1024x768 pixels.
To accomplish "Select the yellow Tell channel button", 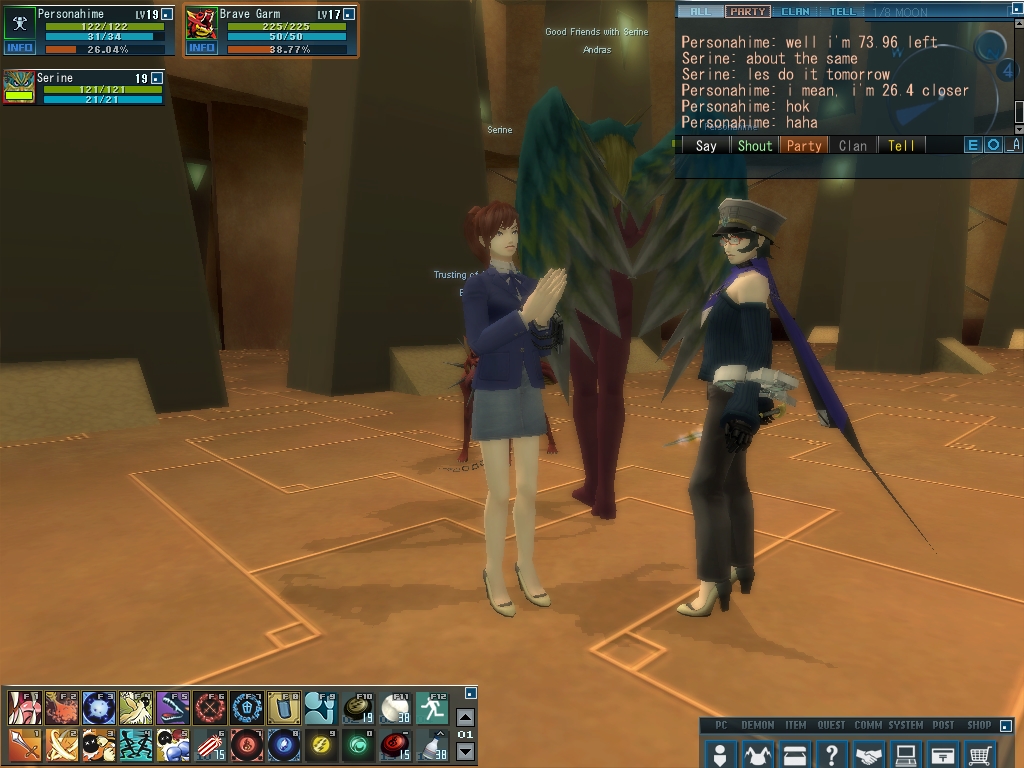I will pyautogui.click(x=901, y=145).
